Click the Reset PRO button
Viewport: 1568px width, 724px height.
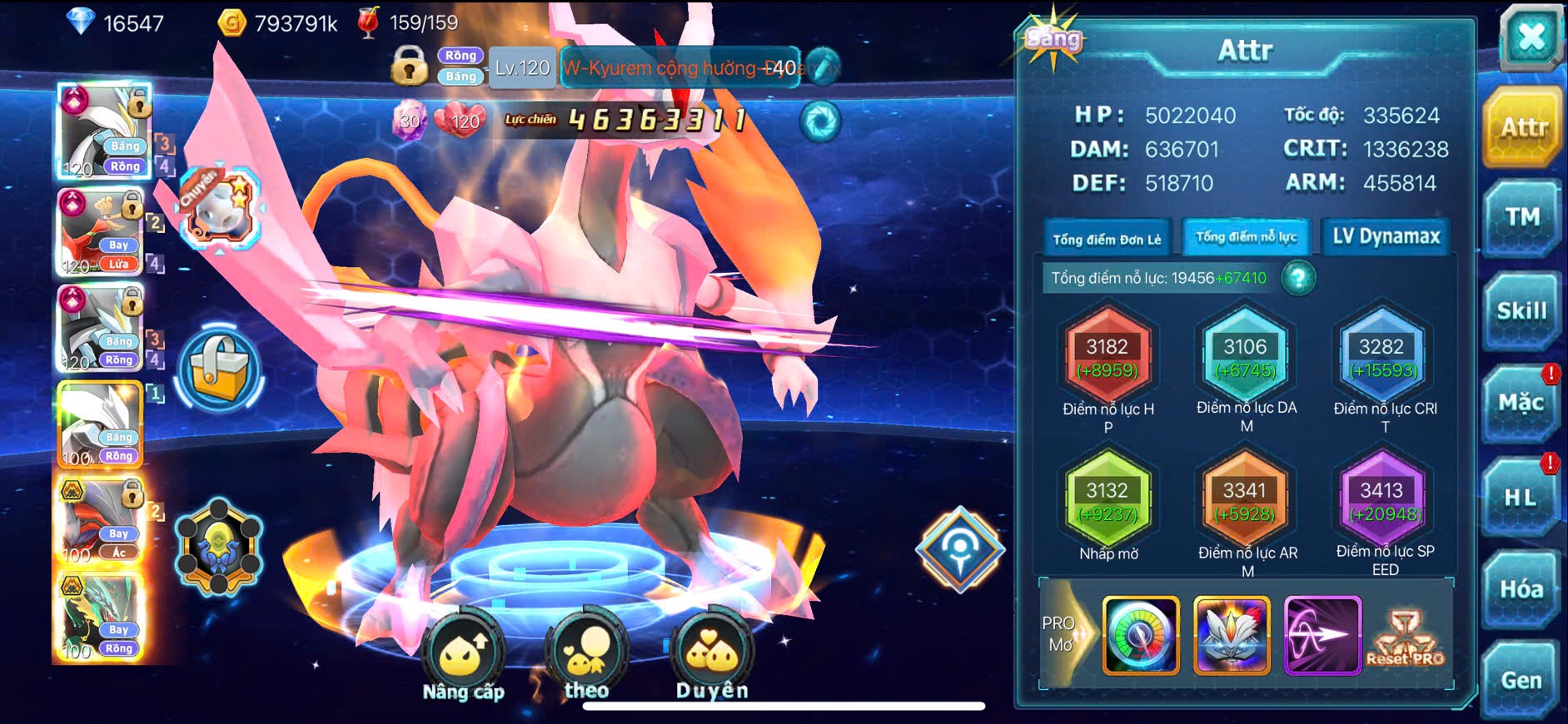click(x=1406, y=638)
